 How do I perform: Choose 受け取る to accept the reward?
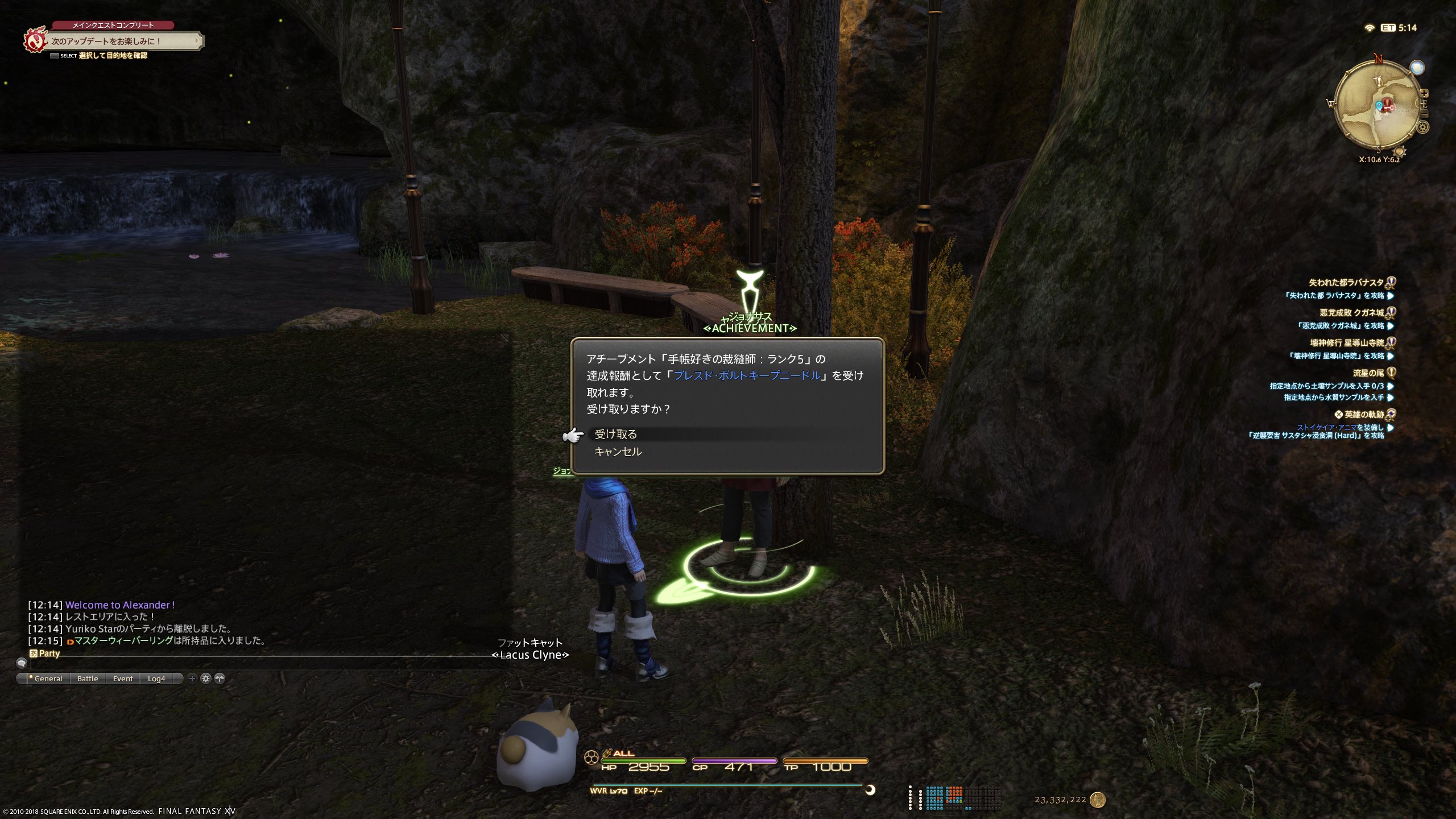pyautogui.click(x=615, y=435)
